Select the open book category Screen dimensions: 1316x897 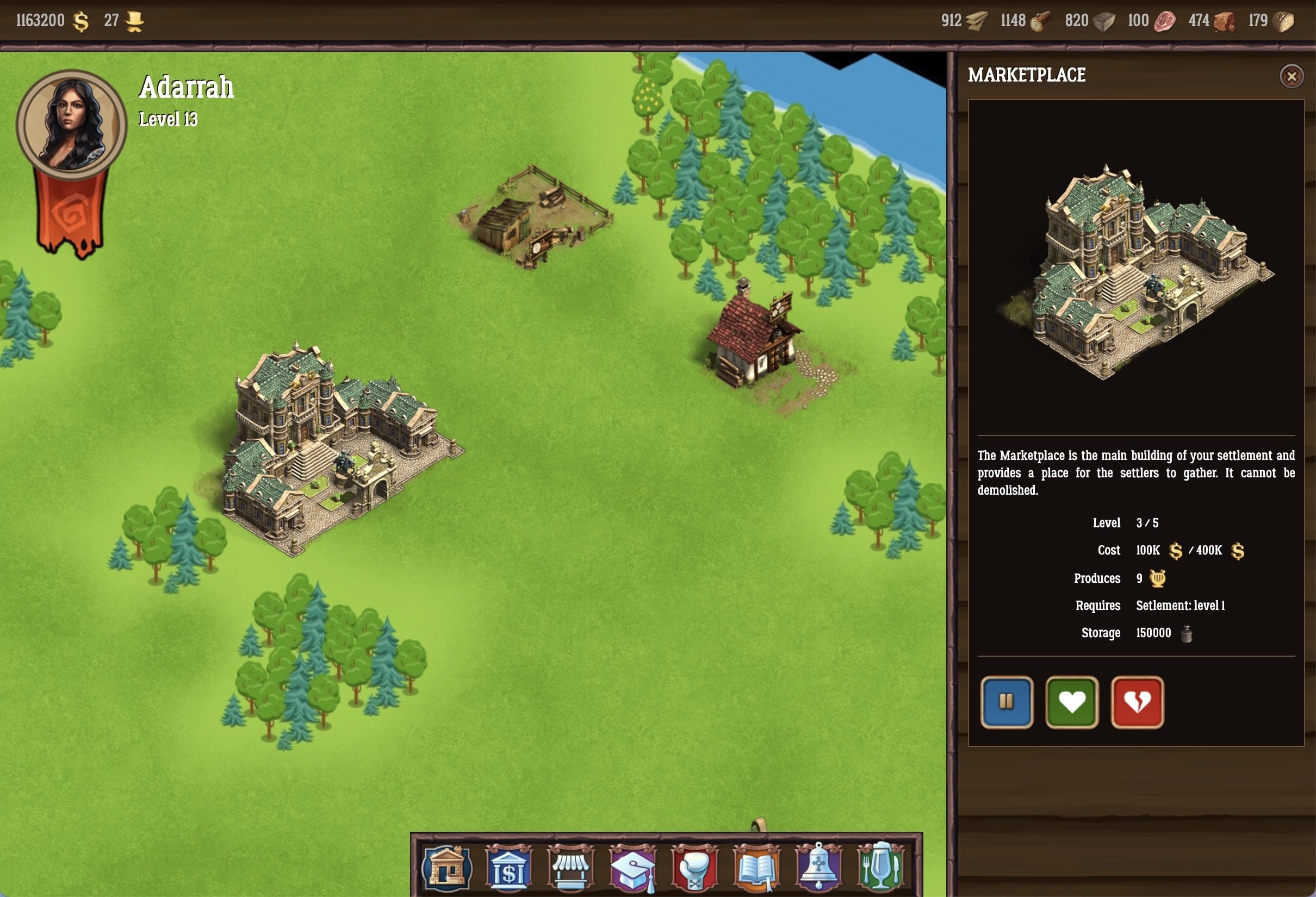(x=756, y=867)
